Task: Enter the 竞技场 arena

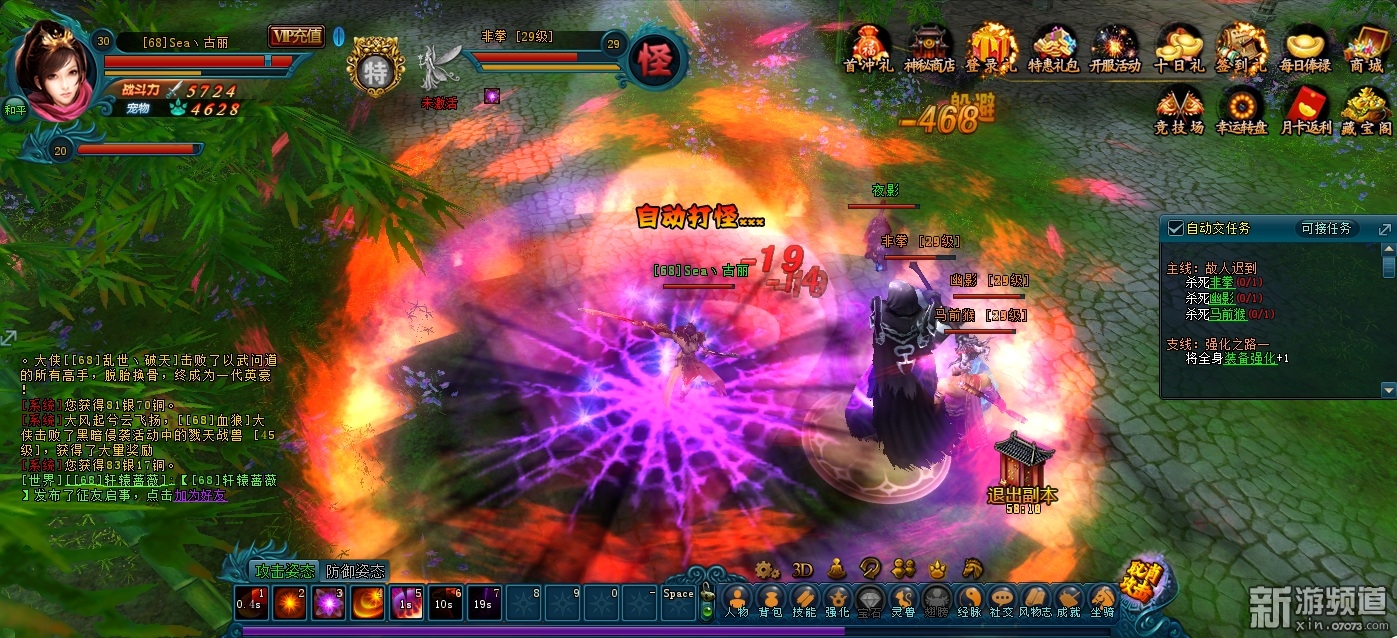Action: point(1180,109)
